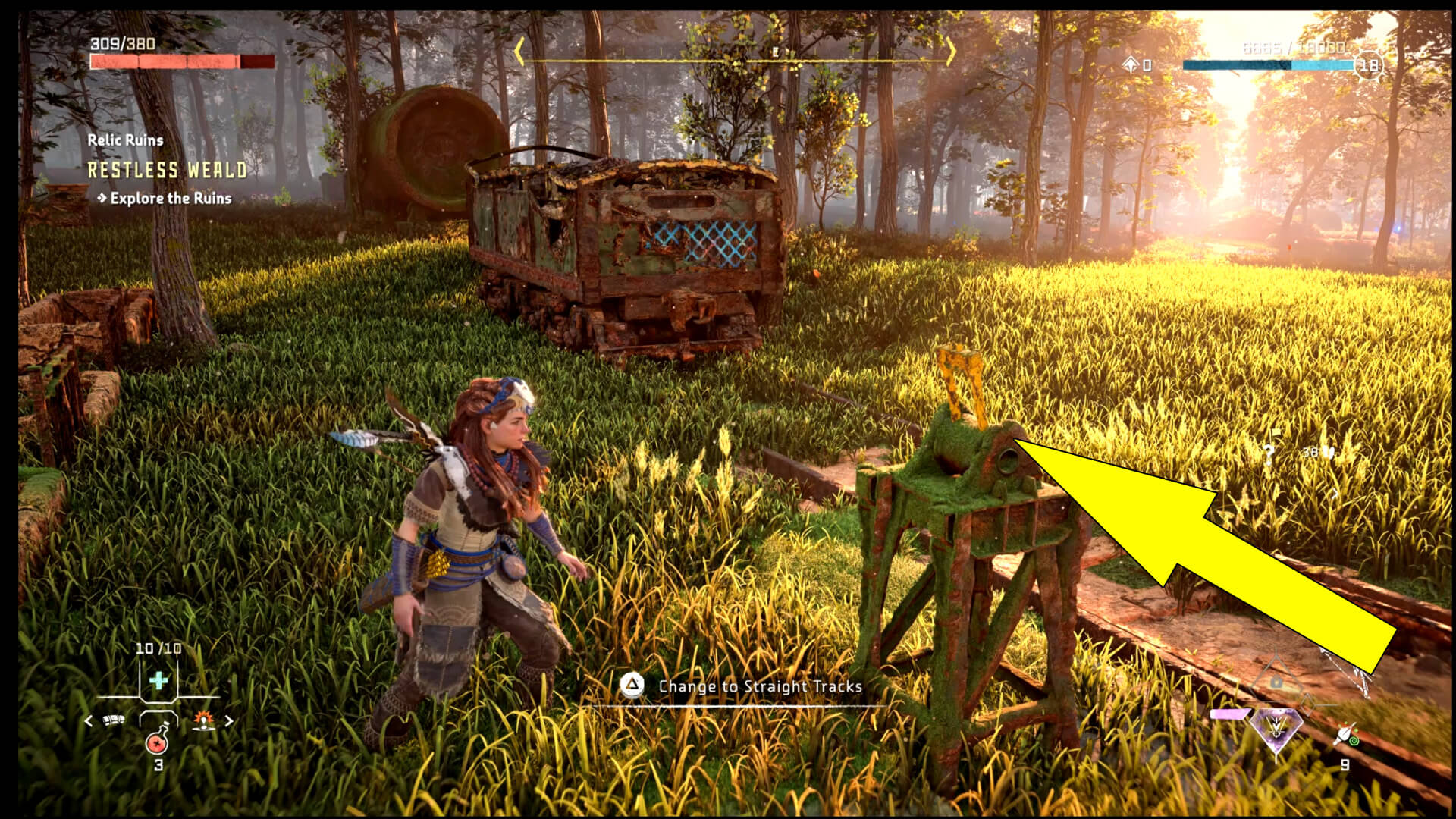
Task: Click the alarm tripwire tool icon
Action: (x=204, y=721)
